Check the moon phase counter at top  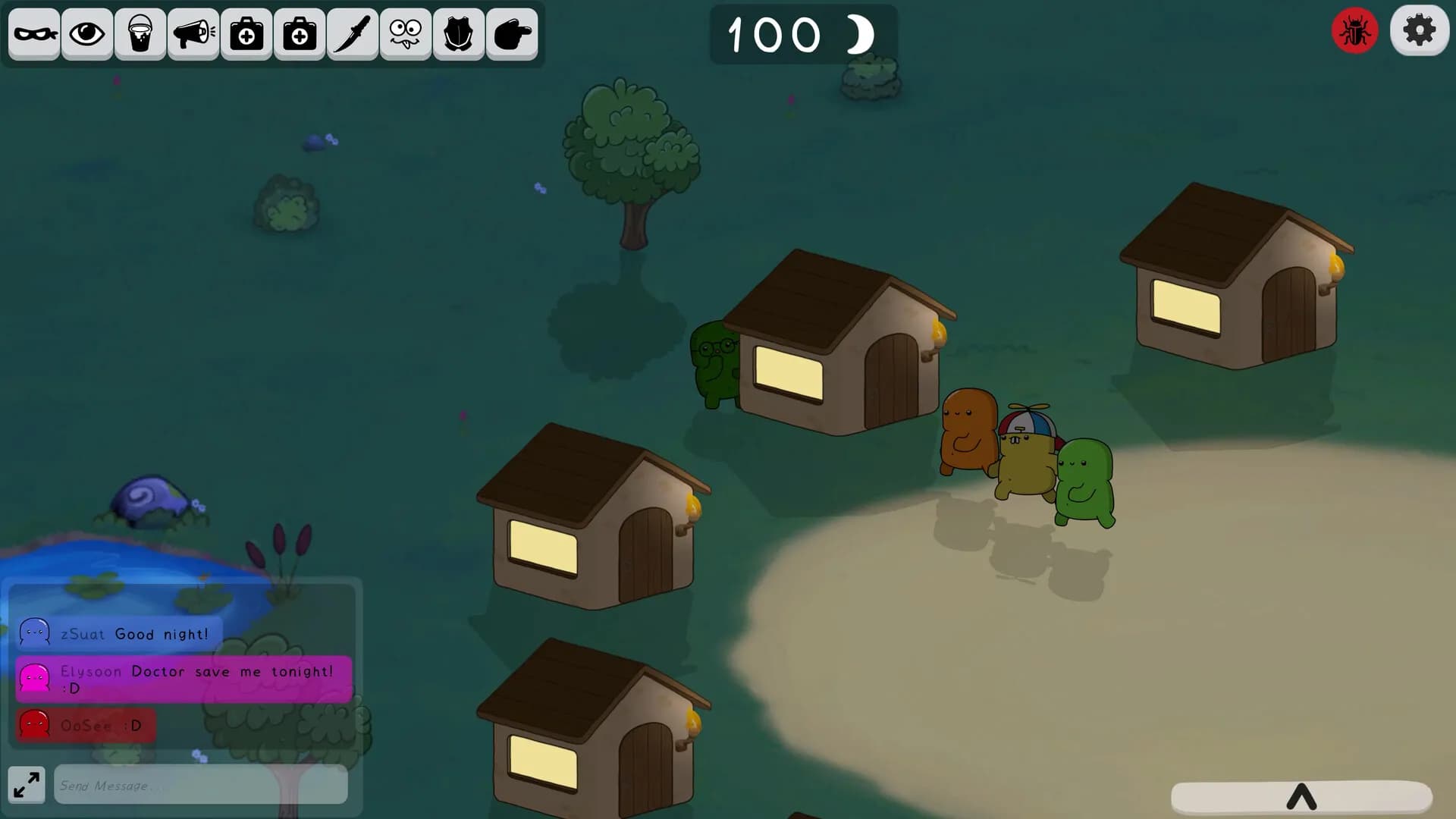pos(804,33)
